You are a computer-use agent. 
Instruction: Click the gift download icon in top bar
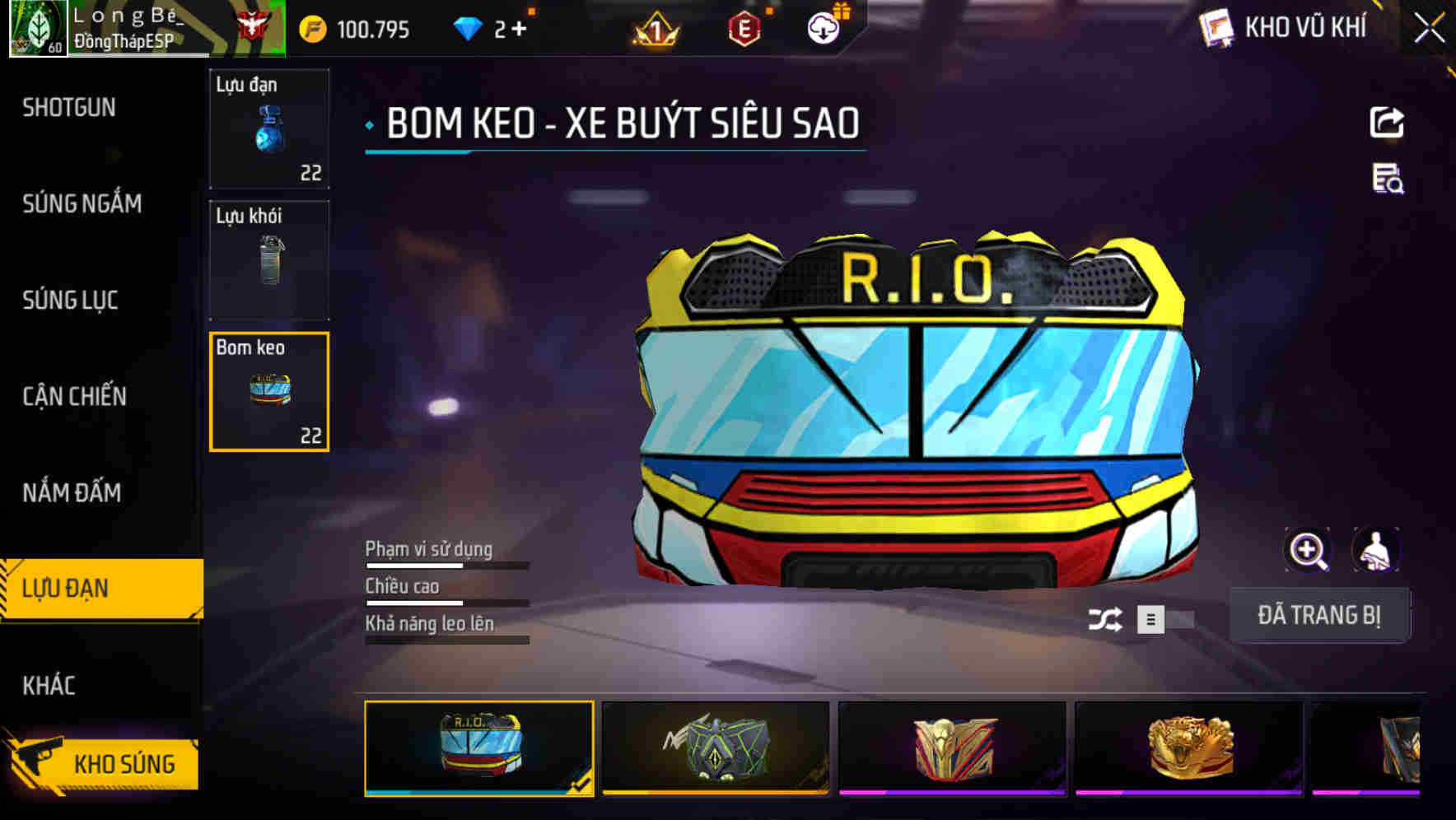[822, 26]
